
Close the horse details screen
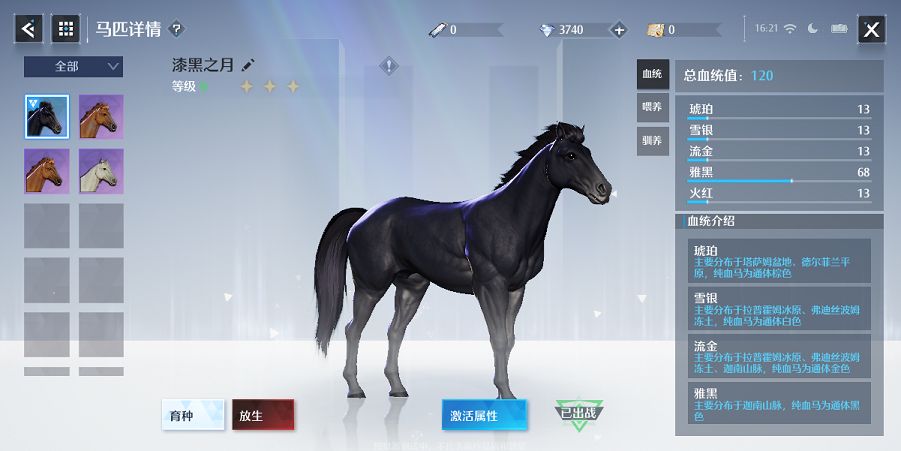[871, 30]
